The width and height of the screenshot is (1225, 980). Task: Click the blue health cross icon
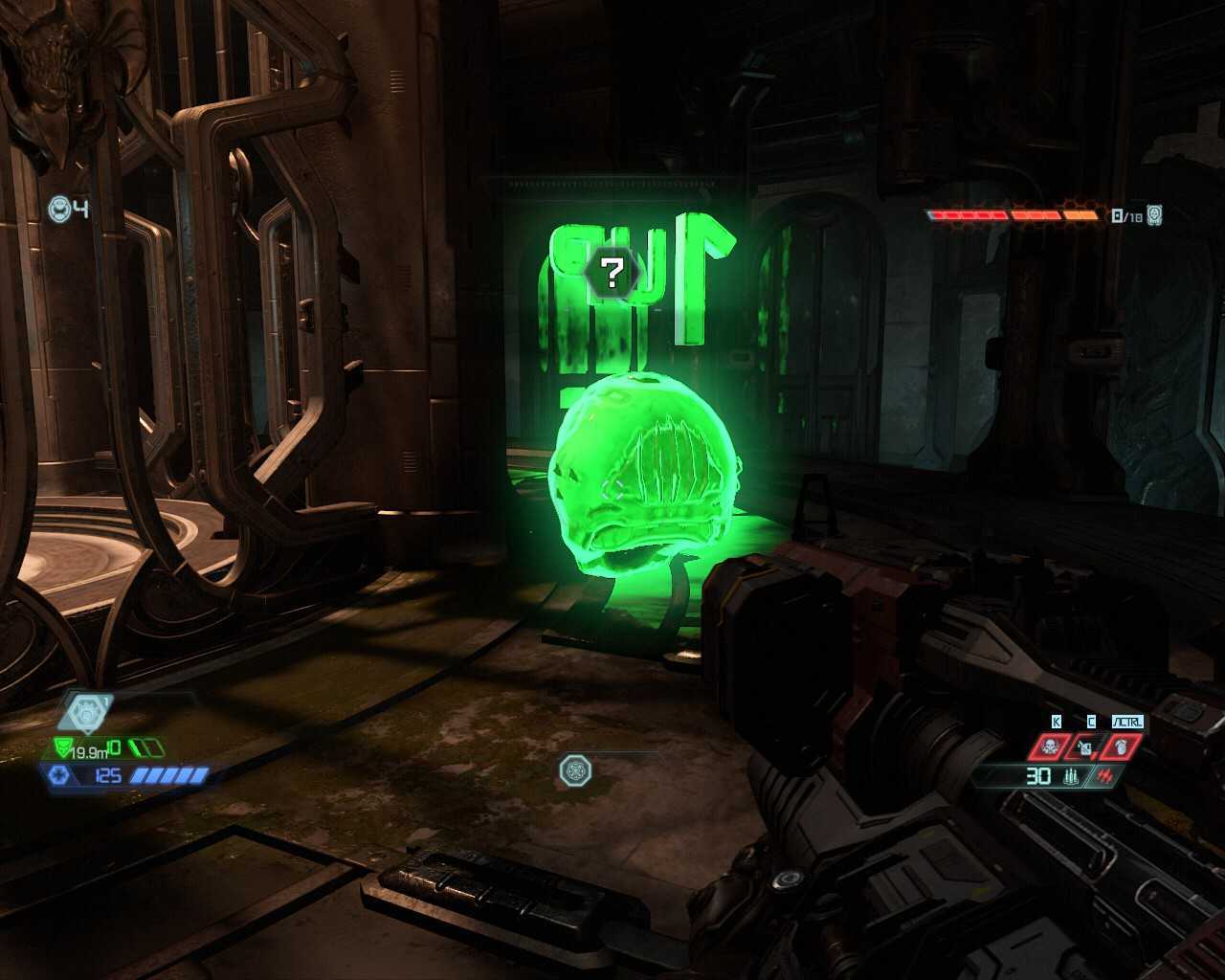58,774
